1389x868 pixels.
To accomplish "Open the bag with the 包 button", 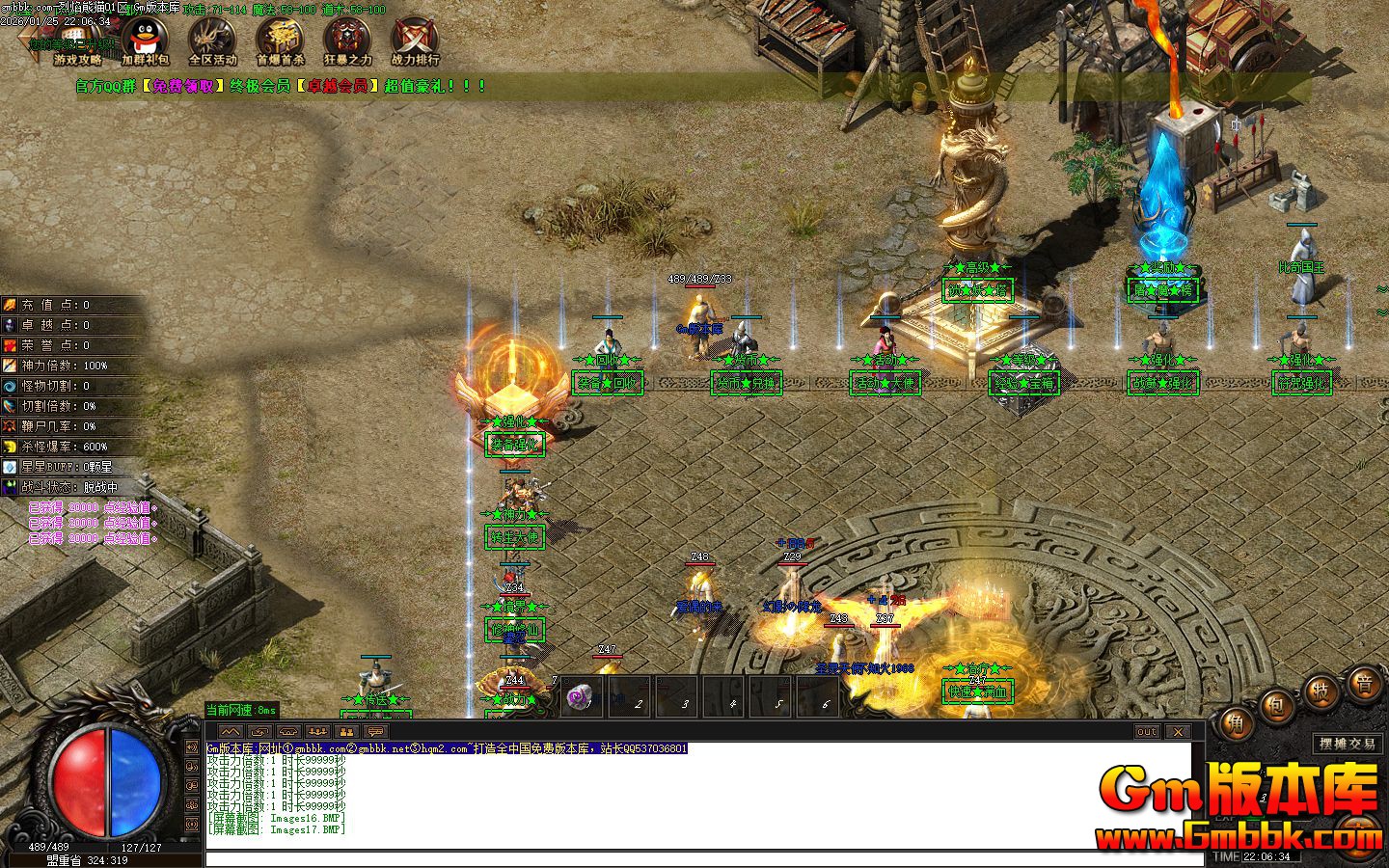I will 1277,706.
